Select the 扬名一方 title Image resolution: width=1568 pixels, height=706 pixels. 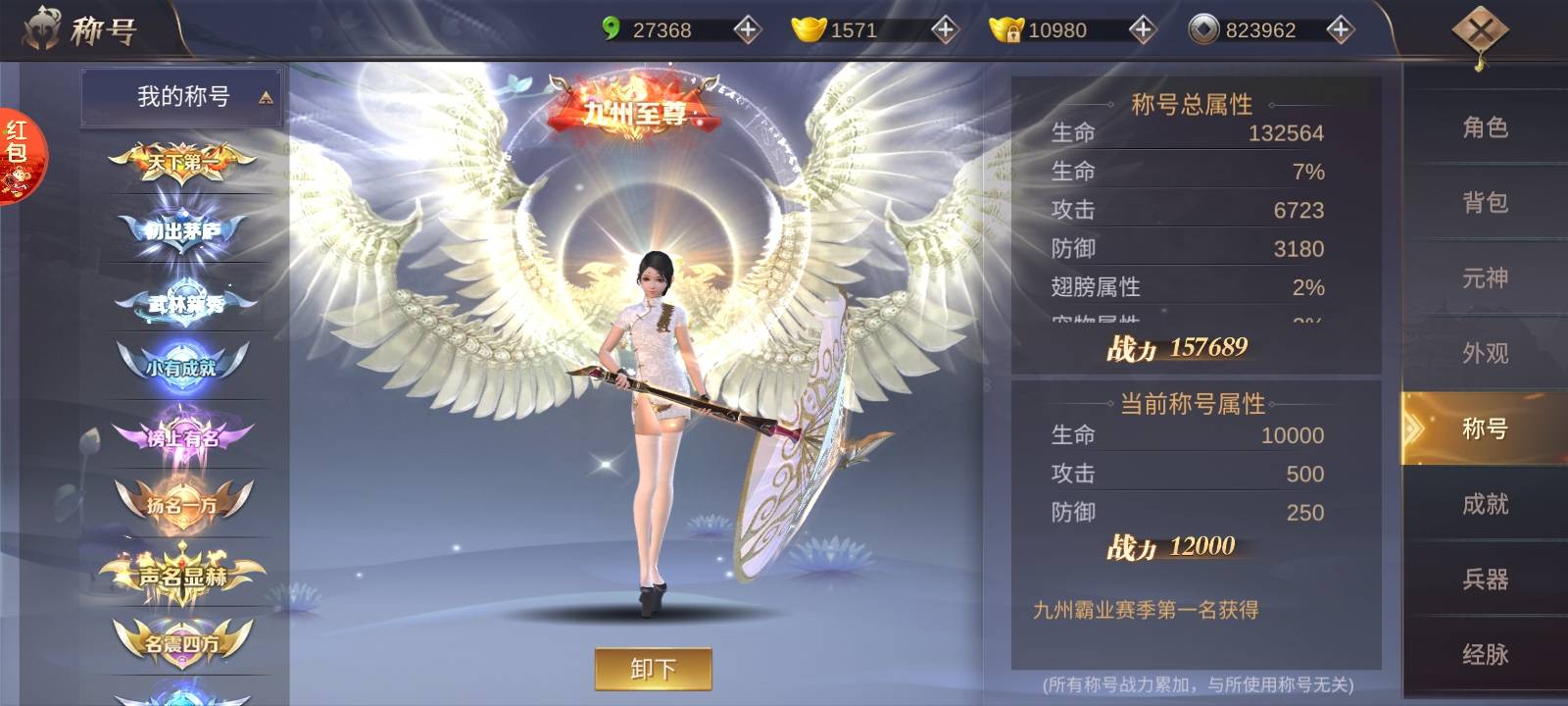click(x=182, y=505)
